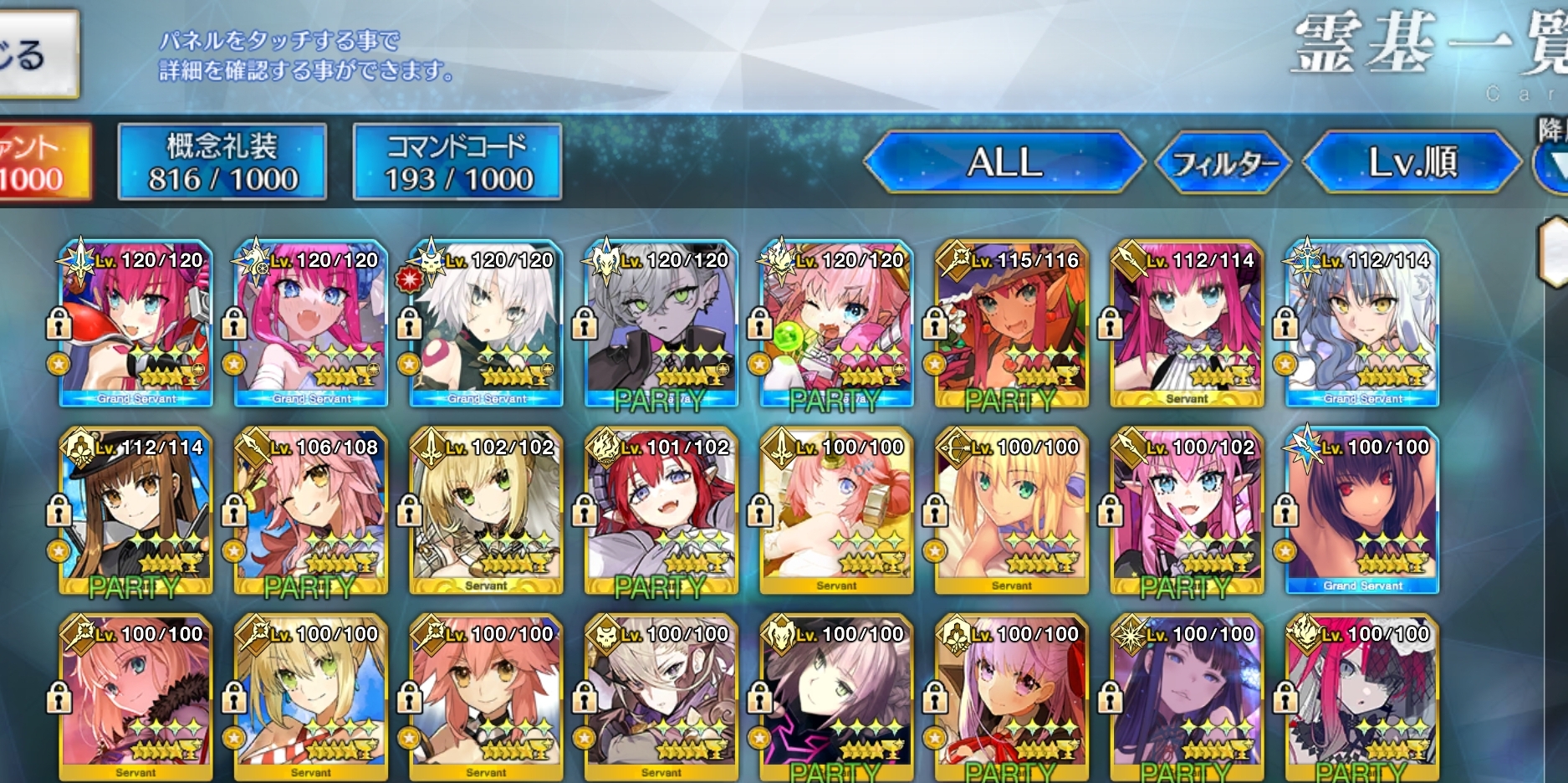Select the dark-haired red-eyed Lv.100/100 Grand Servant
Screen dimensions: 1568x783
[x=1362, y=512]
